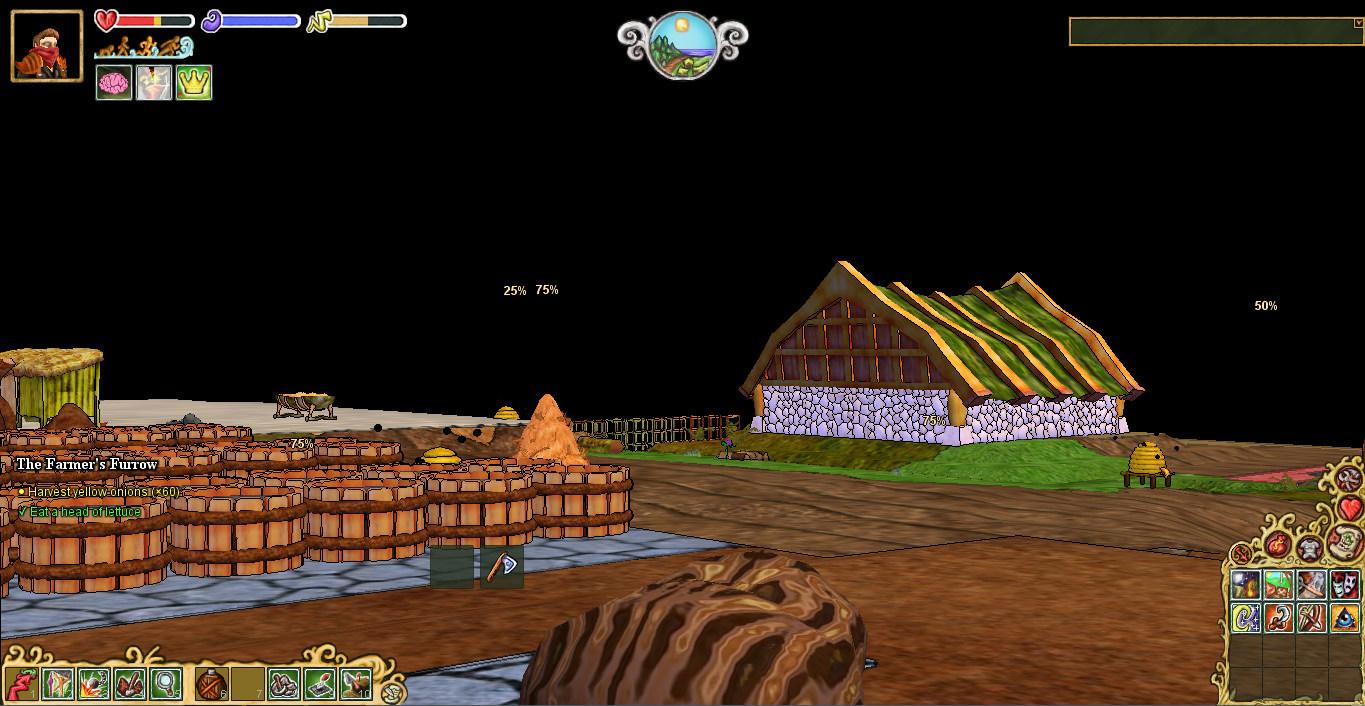Click the character portrait
Image resolution: width=1365 pixels, height=706 pixels.
(47, 46)
